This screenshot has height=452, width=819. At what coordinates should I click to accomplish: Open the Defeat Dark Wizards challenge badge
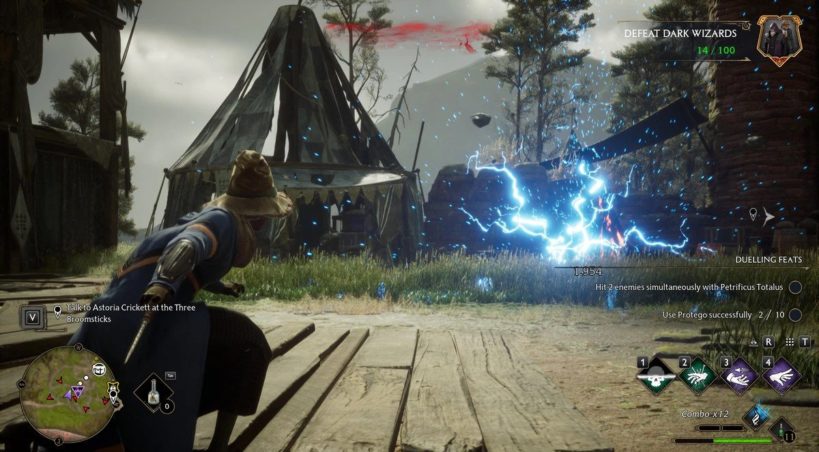[775, 38]
